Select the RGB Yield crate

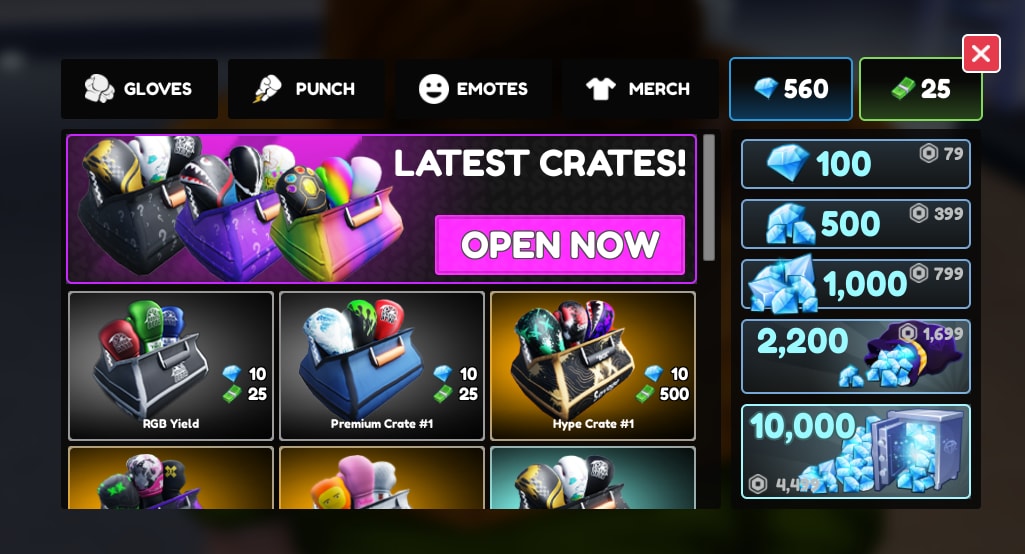[171, 366]
